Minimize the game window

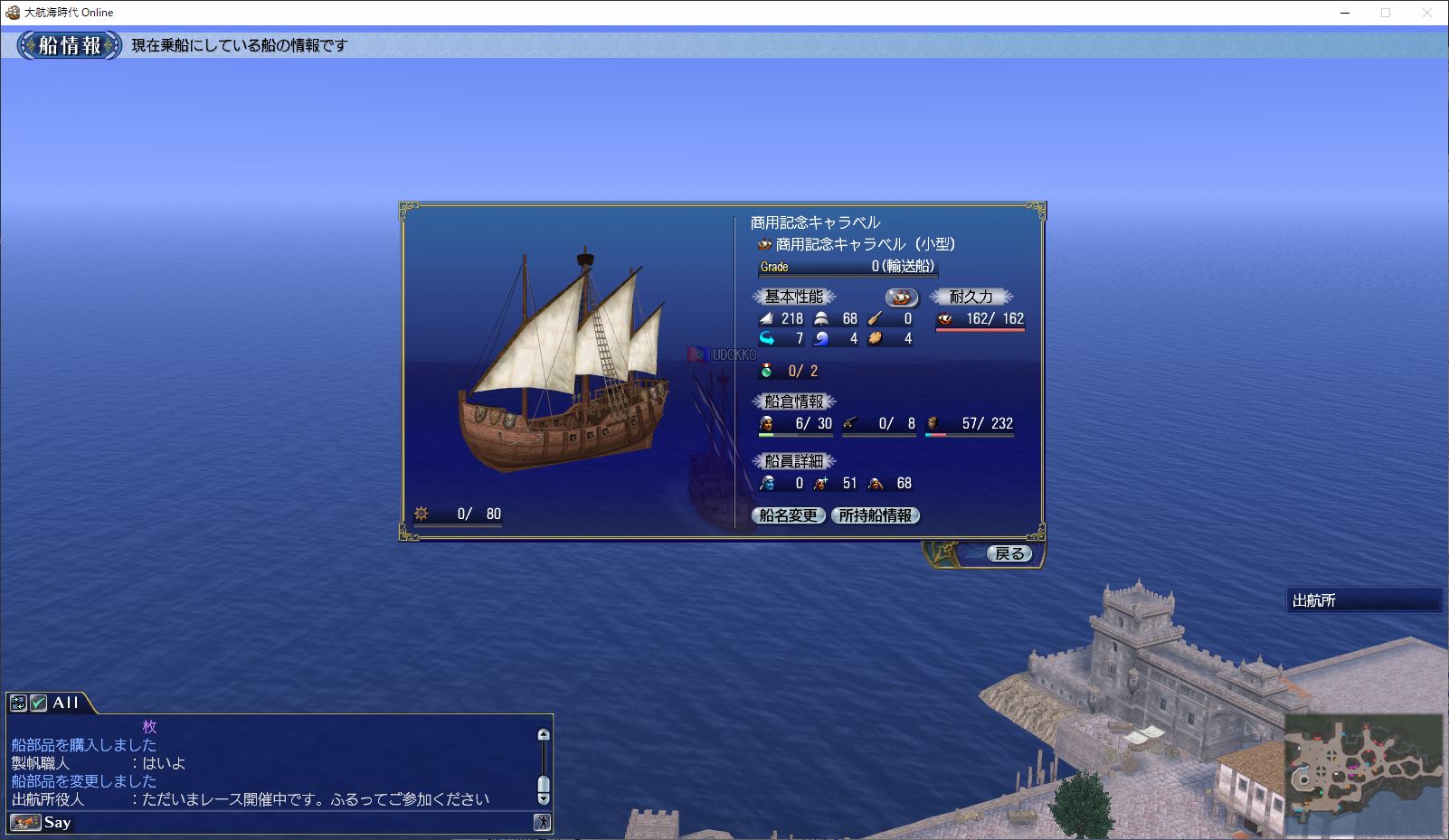[x=1344, y=13]
